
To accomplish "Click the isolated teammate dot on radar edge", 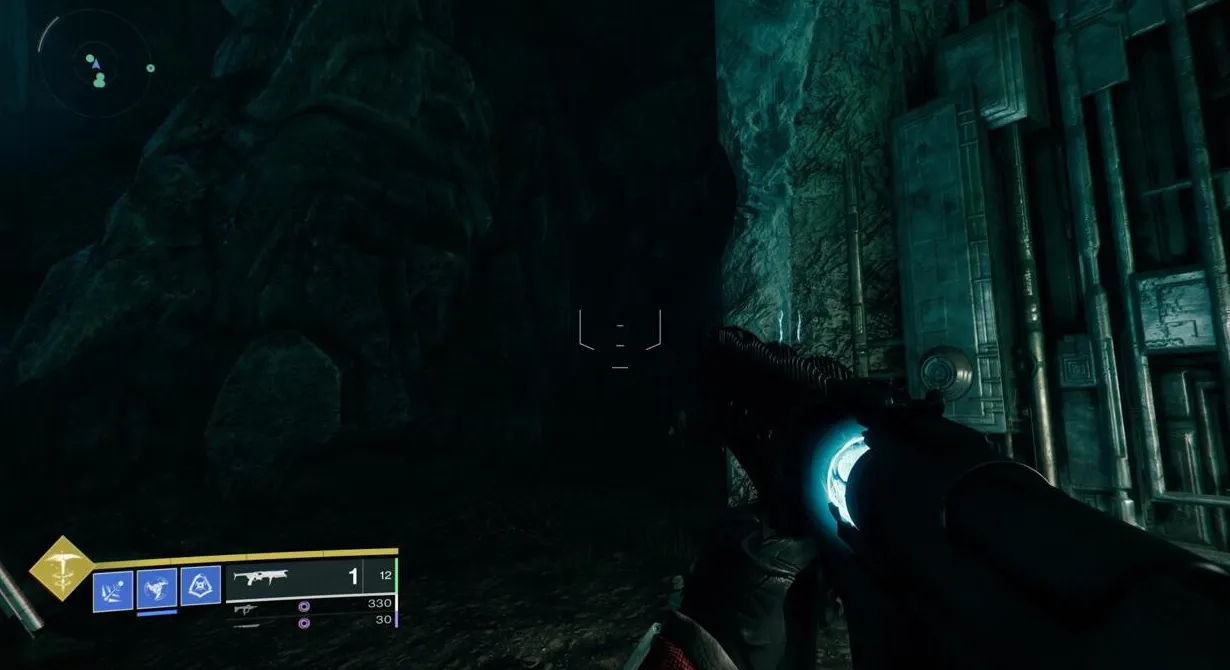I will [x=150, y=68].
